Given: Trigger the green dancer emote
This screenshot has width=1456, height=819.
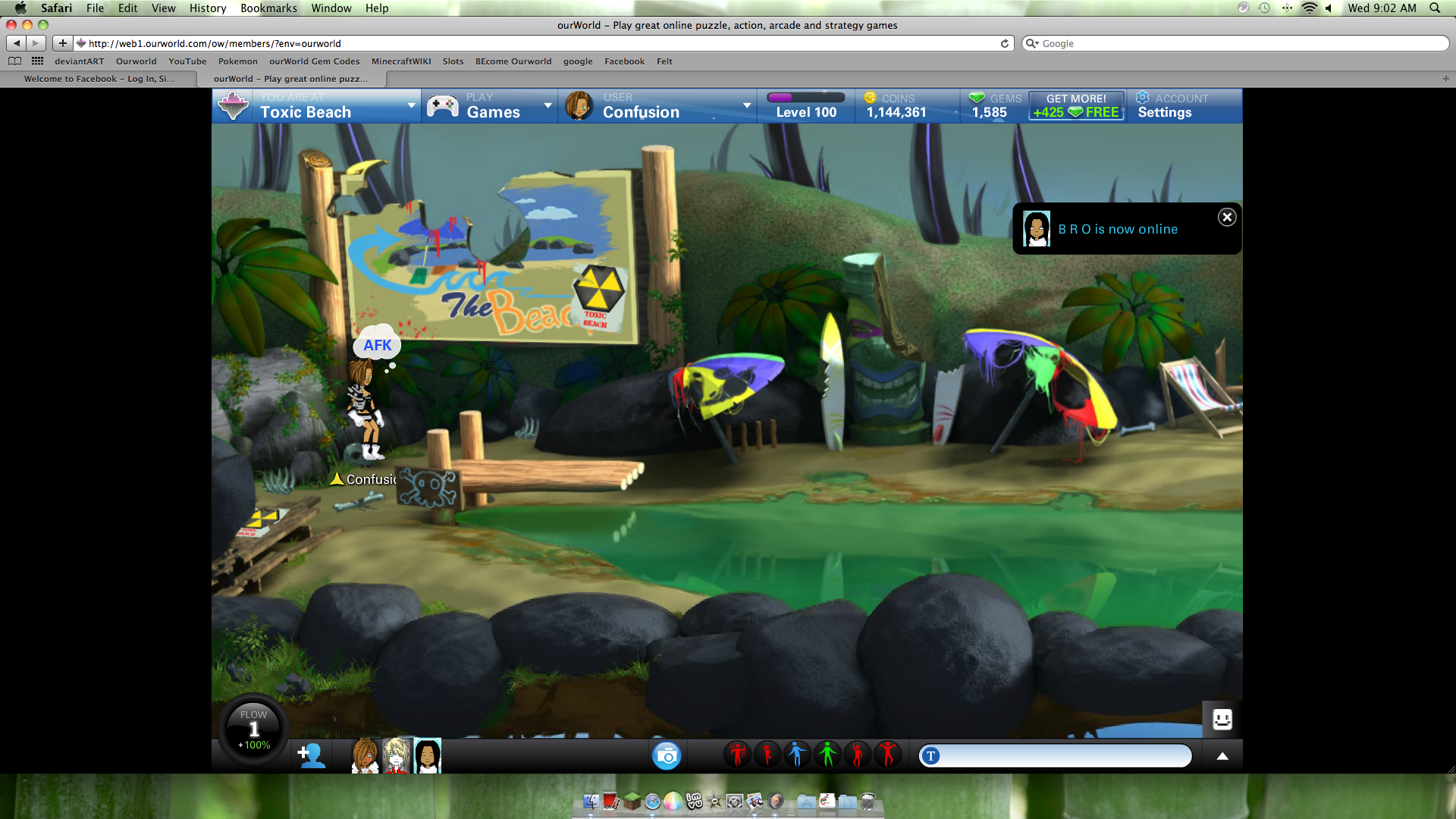Looking at the screenshot, I should pyautogui.click(x=827, y=755).
